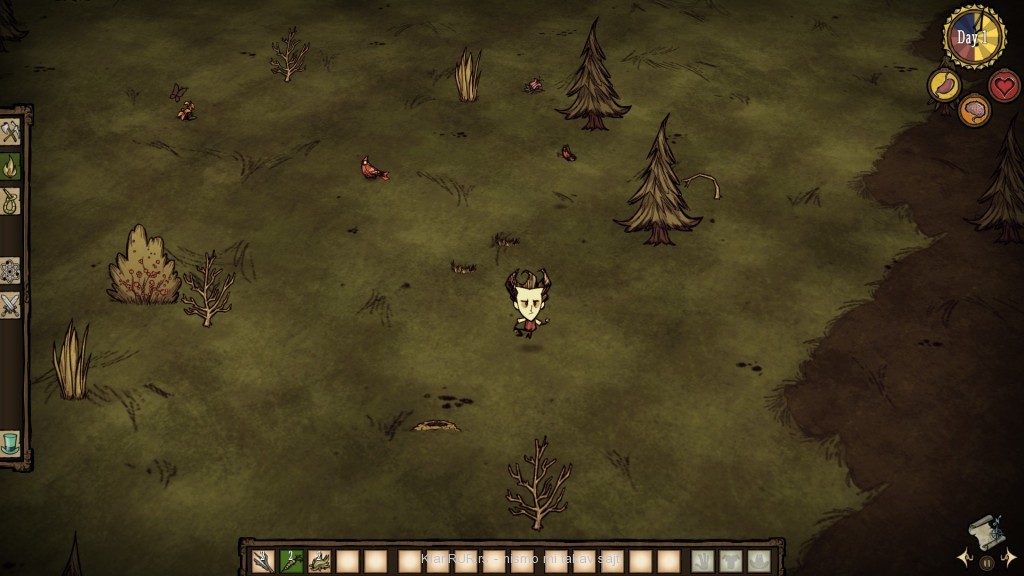Open the Tools crafting tab
Image resolution: width=1024 pixels, height=576 pixels.
coord(10,132)
